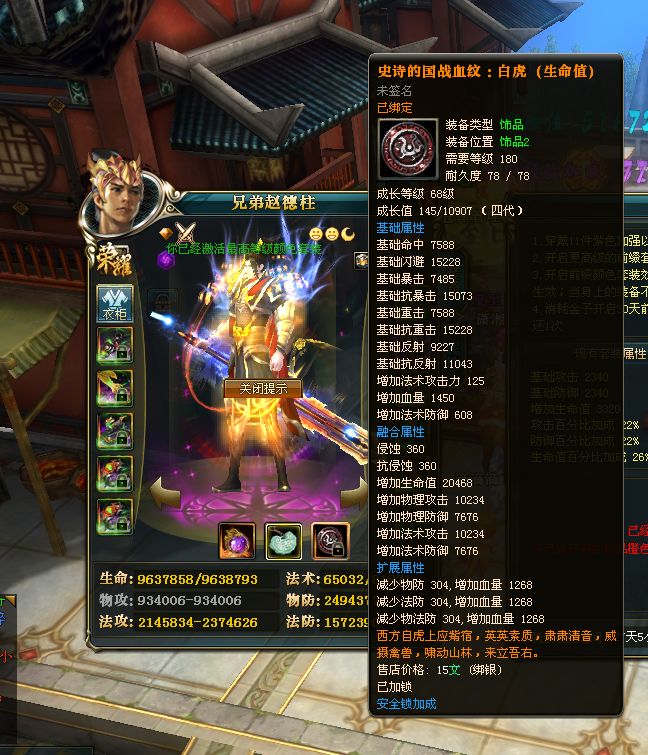Open the 衣柜 wardrobe
Viewport: 648px width, 755px height.
(x=114, y=302)
